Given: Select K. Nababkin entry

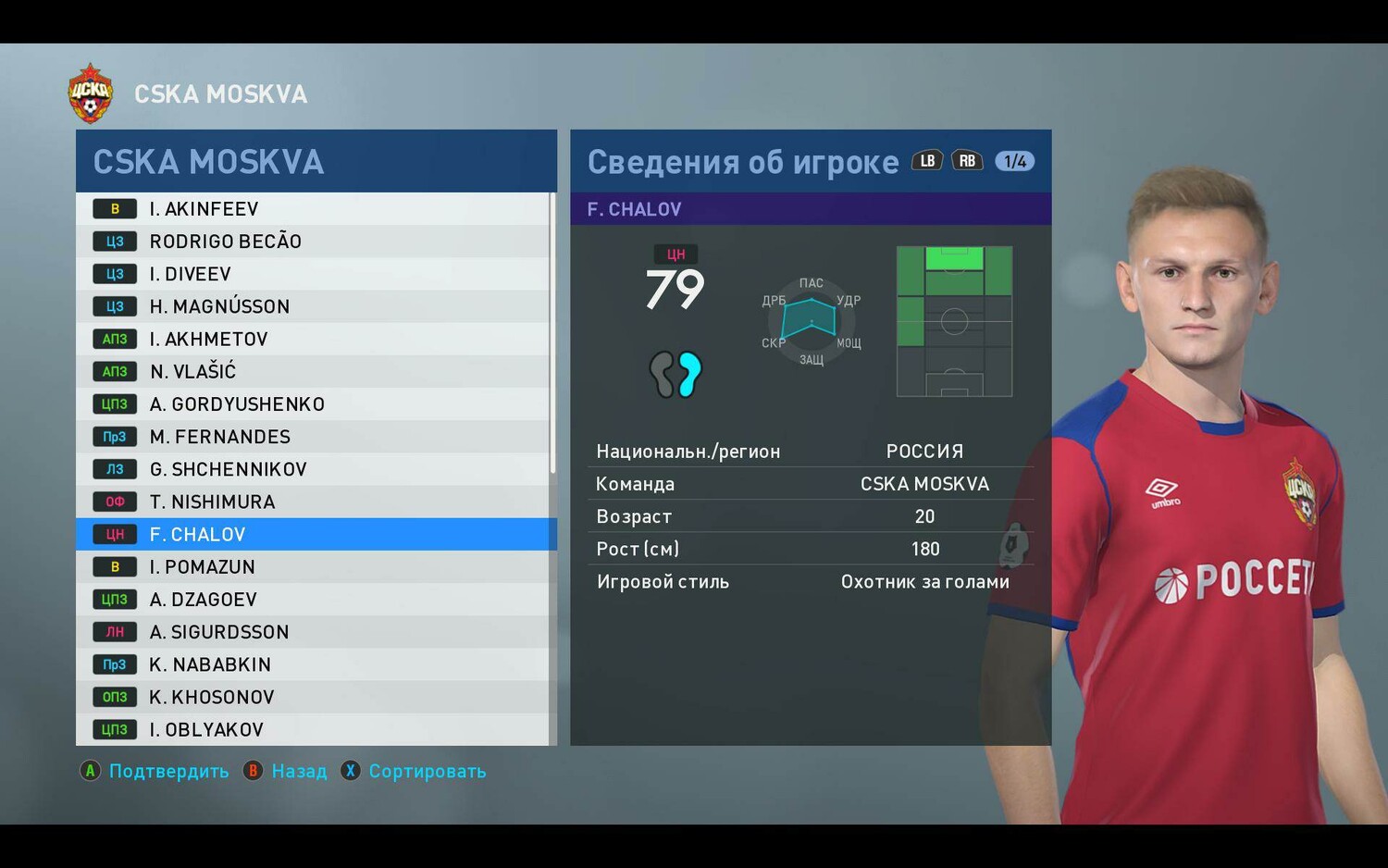Looking at the screenshot, I should (315, 664).
